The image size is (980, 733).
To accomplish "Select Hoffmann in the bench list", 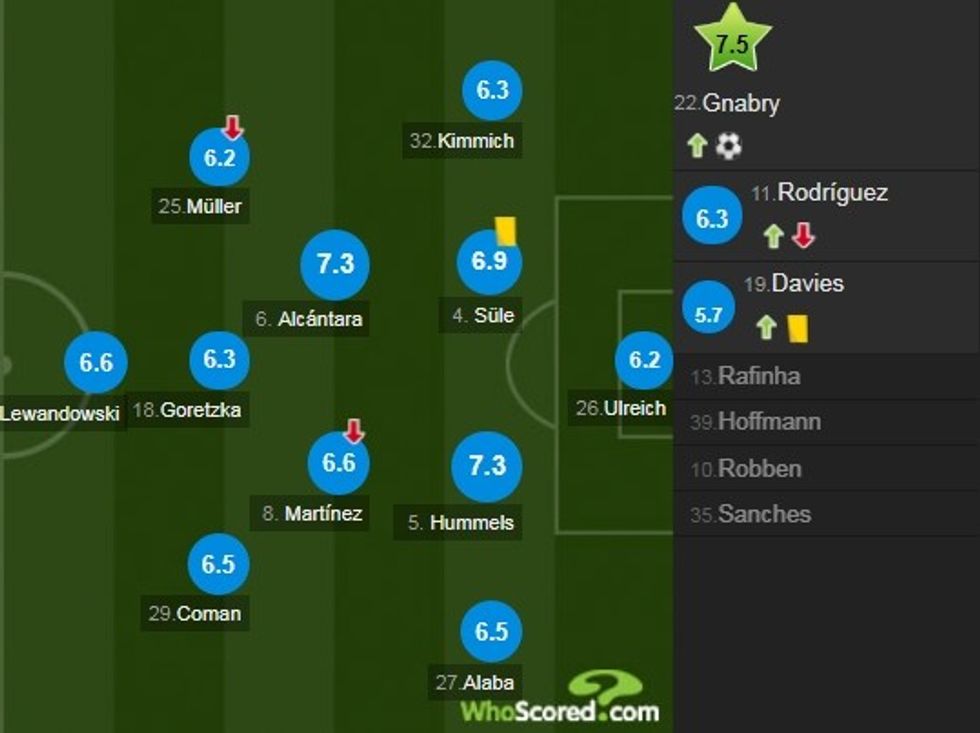I will 768,422.
